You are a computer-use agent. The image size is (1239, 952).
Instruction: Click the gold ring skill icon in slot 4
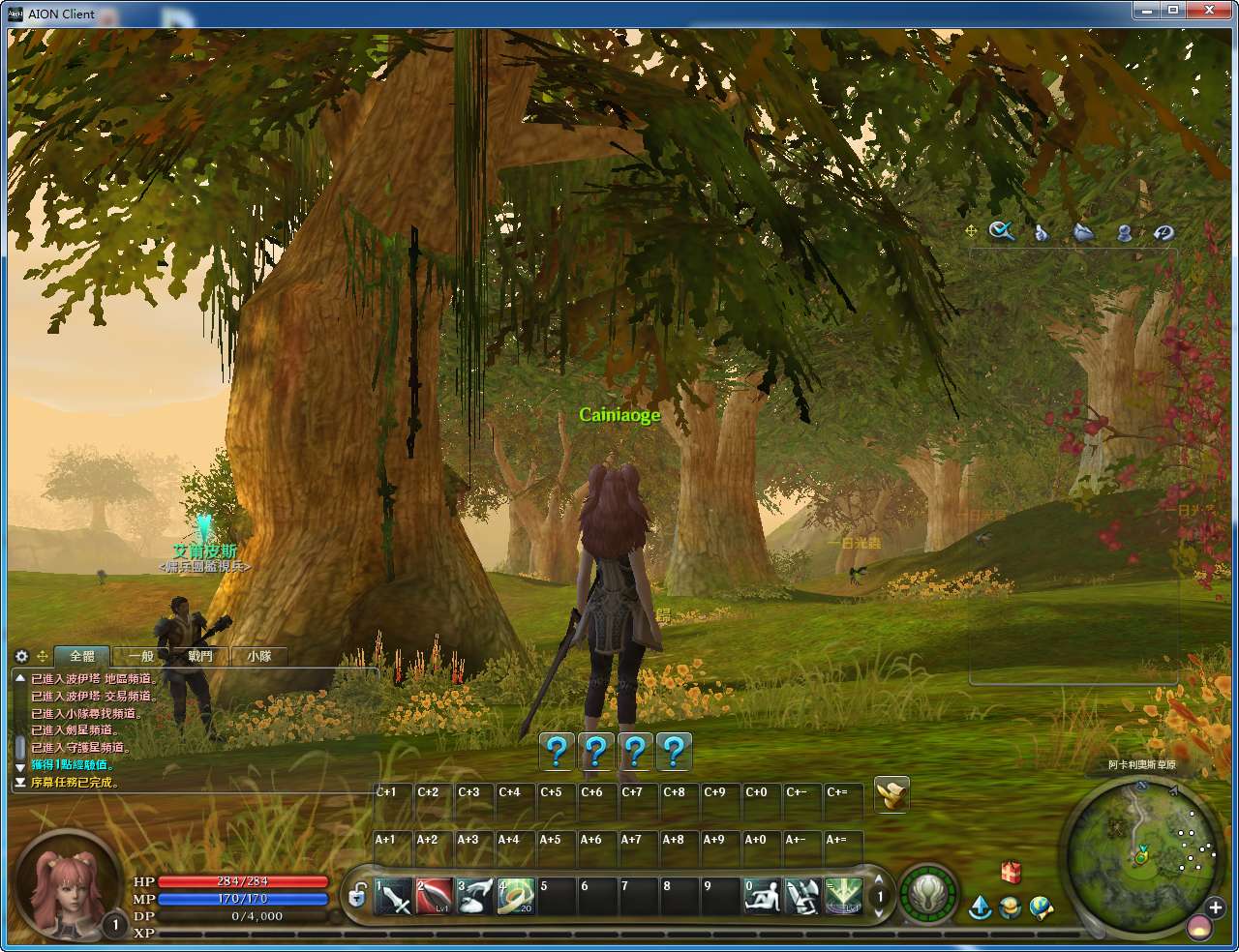[516, 896]
